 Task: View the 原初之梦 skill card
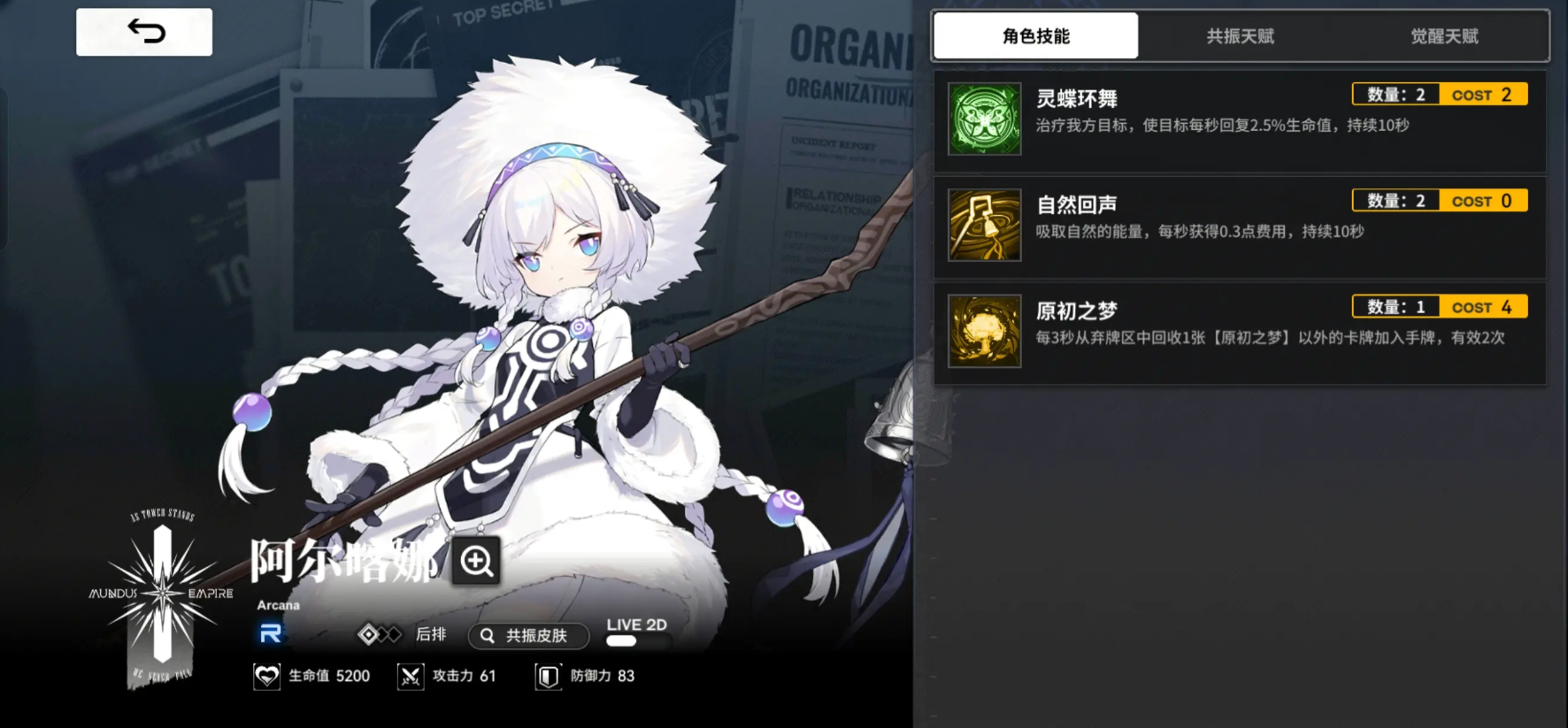(x=1239, y=333)
